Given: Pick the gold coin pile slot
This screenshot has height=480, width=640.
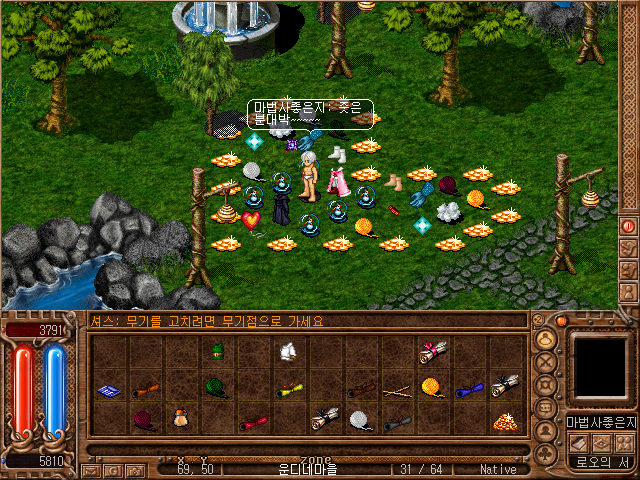Looking at the screenshot, I should [504, 422].
